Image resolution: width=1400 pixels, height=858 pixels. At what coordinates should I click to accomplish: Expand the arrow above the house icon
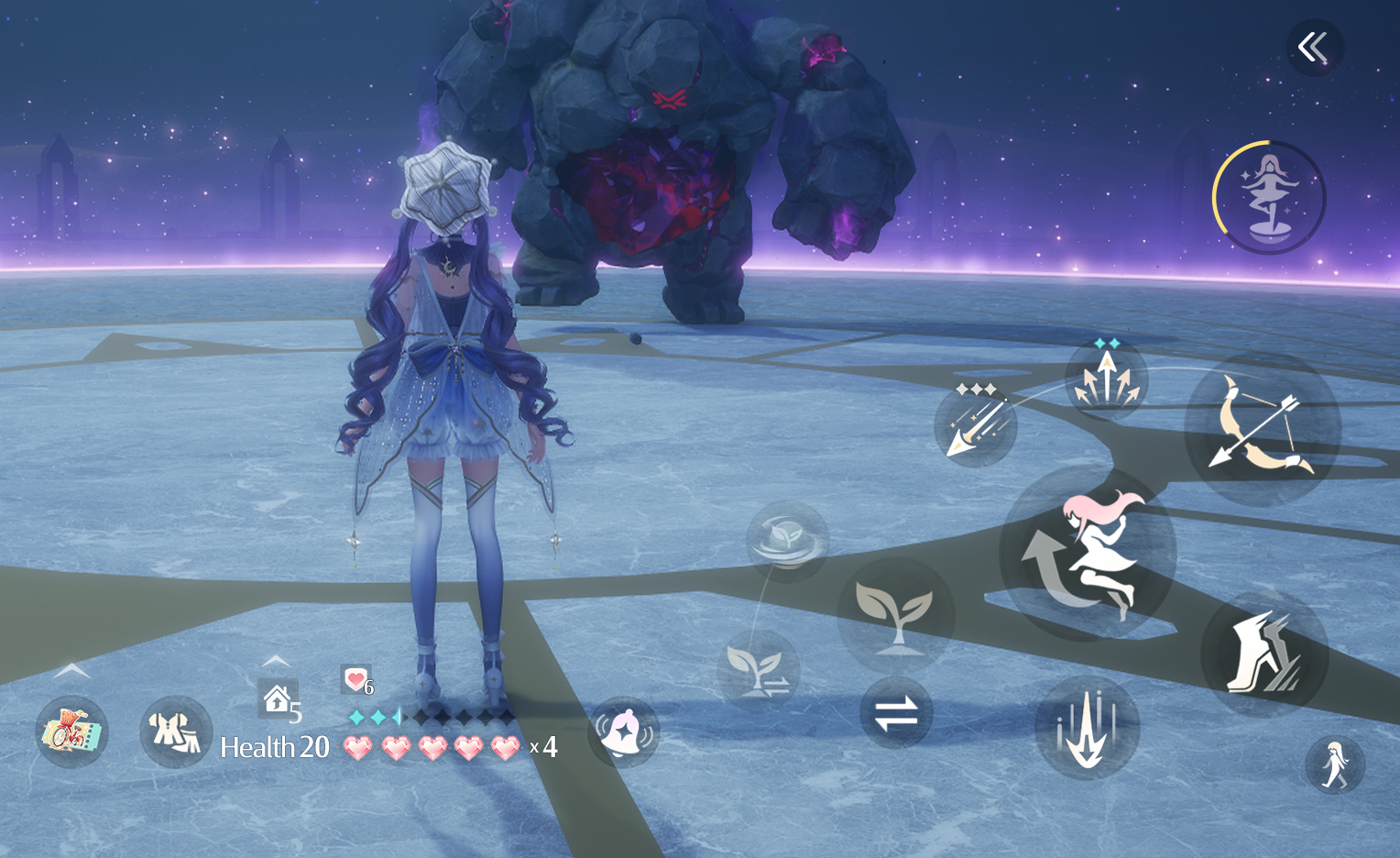pyautogui.click(x=276, y=661)
